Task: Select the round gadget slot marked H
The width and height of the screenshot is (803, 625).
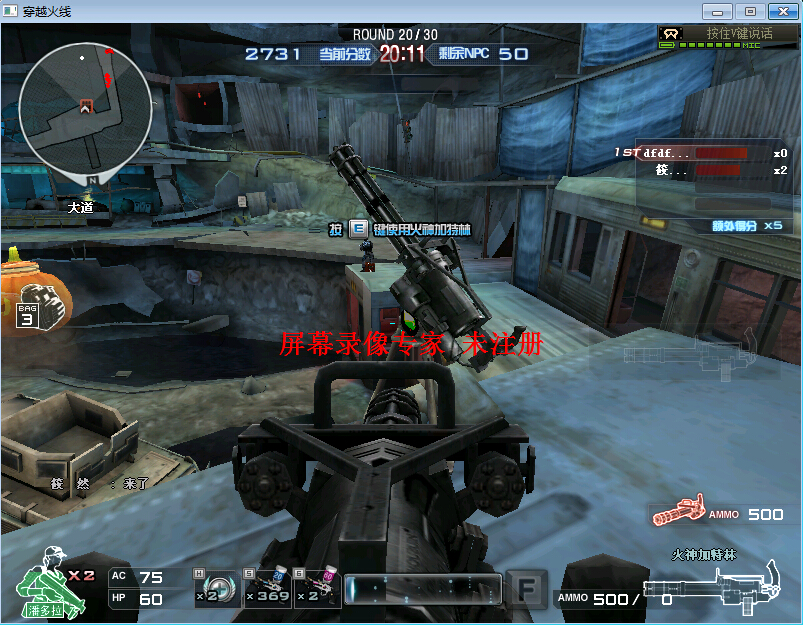Action: point(218,588)
